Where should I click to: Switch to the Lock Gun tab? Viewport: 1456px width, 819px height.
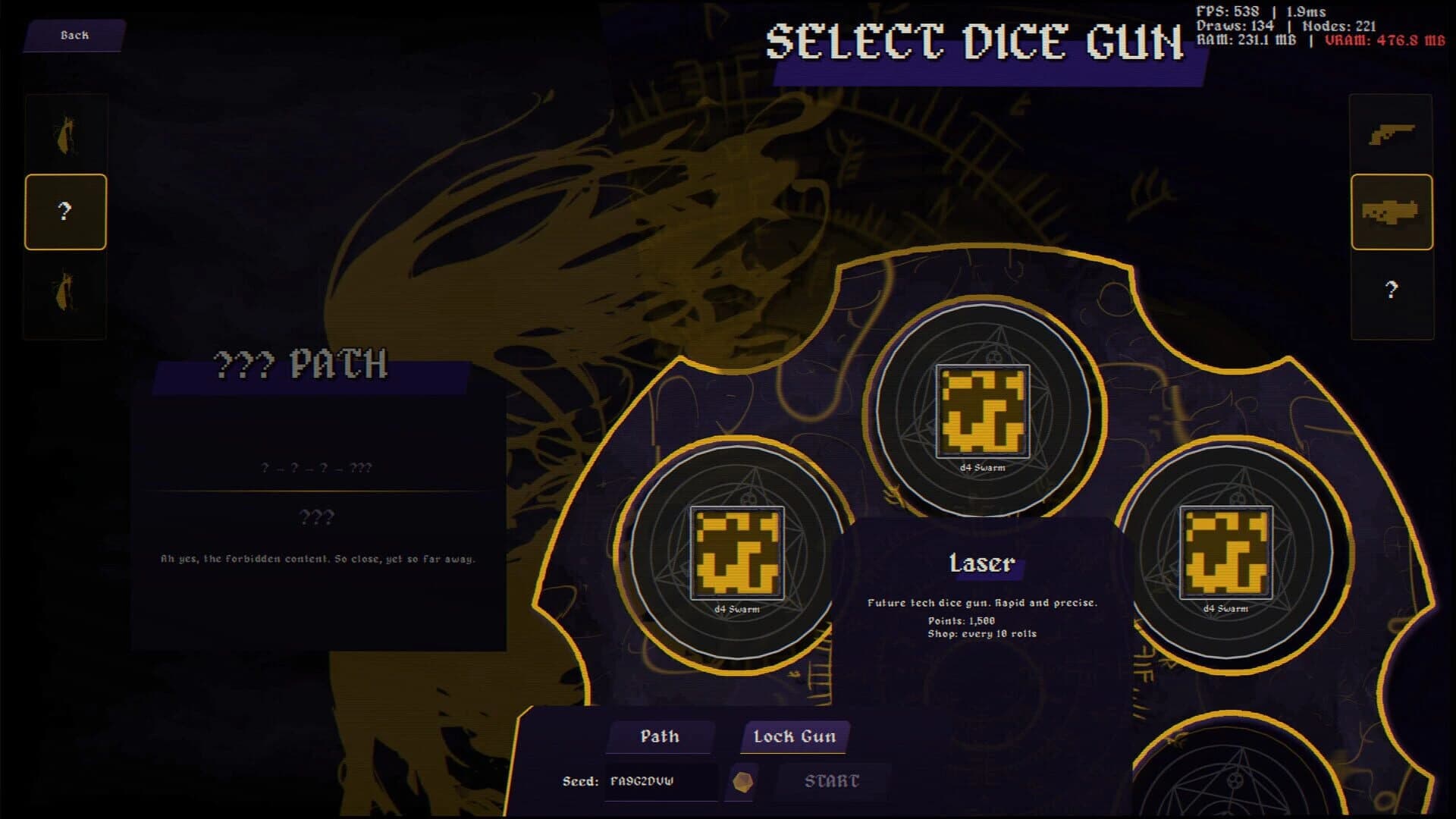click(x=793, y=735)
